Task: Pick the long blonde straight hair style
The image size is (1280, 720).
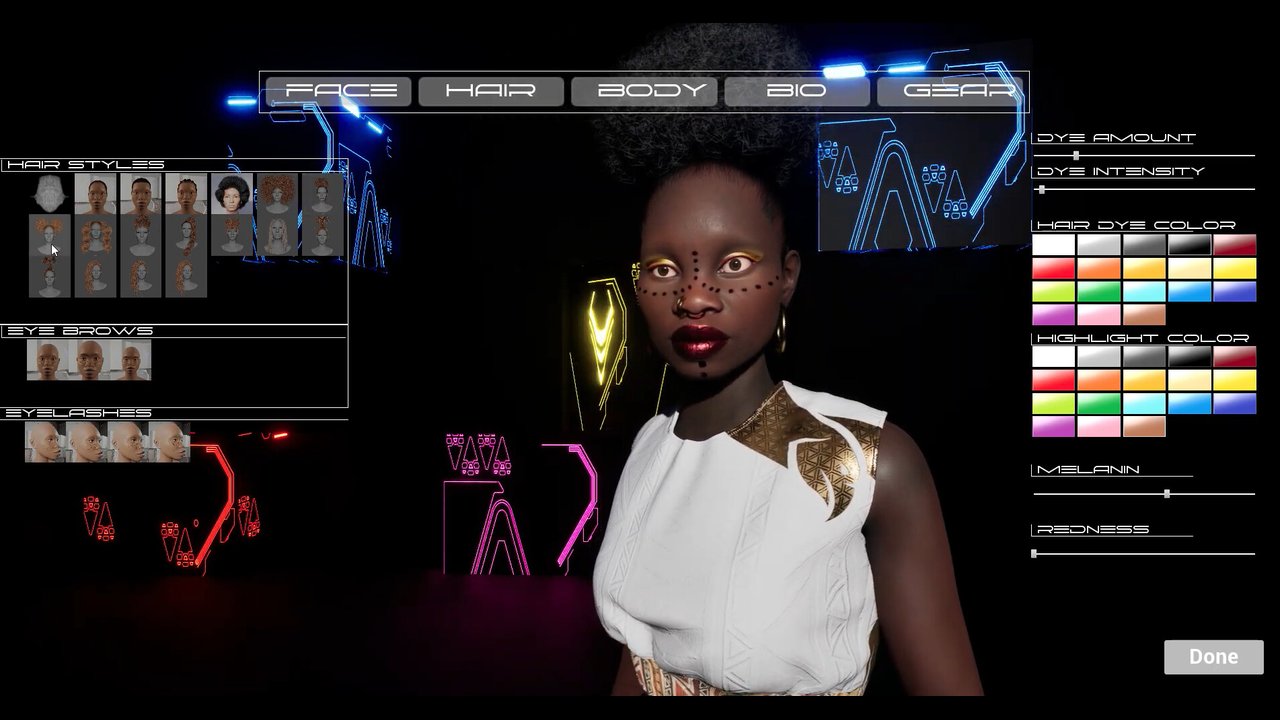Action: (277, 236)
